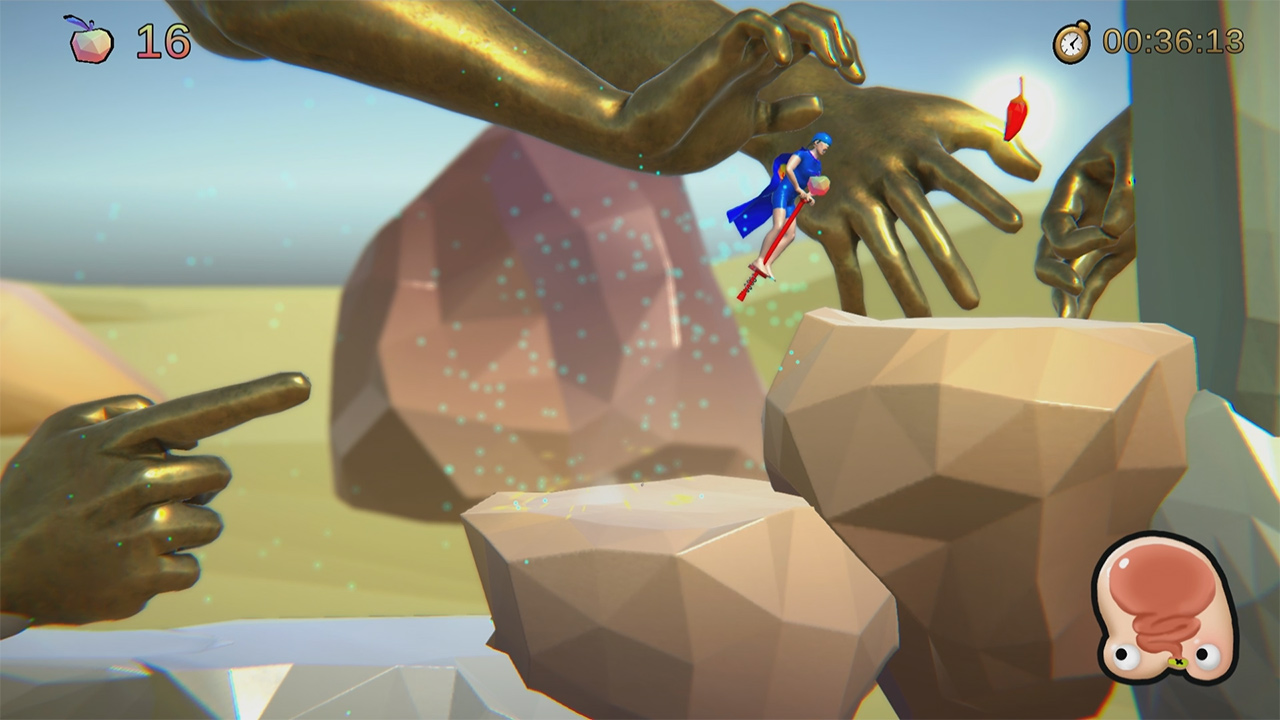Click the snail's green mouth
Screen dimensions: 1280x720
tap(1178, 661)
